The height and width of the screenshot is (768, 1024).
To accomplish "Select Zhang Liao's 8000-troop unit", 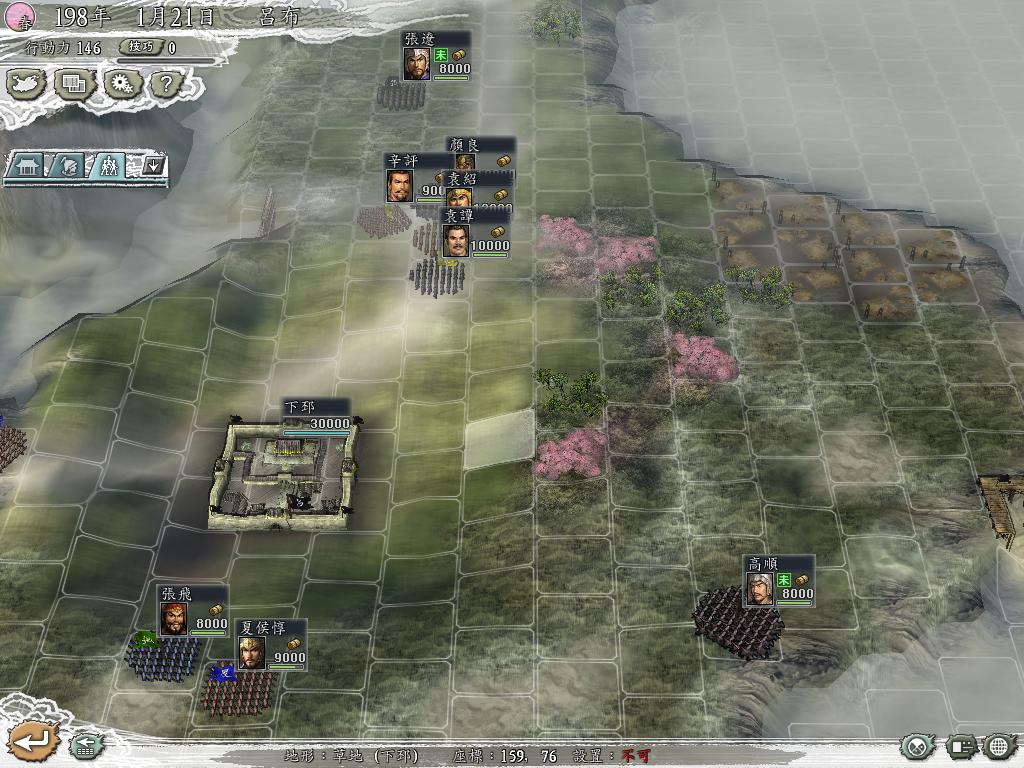I will click(417, 64).
